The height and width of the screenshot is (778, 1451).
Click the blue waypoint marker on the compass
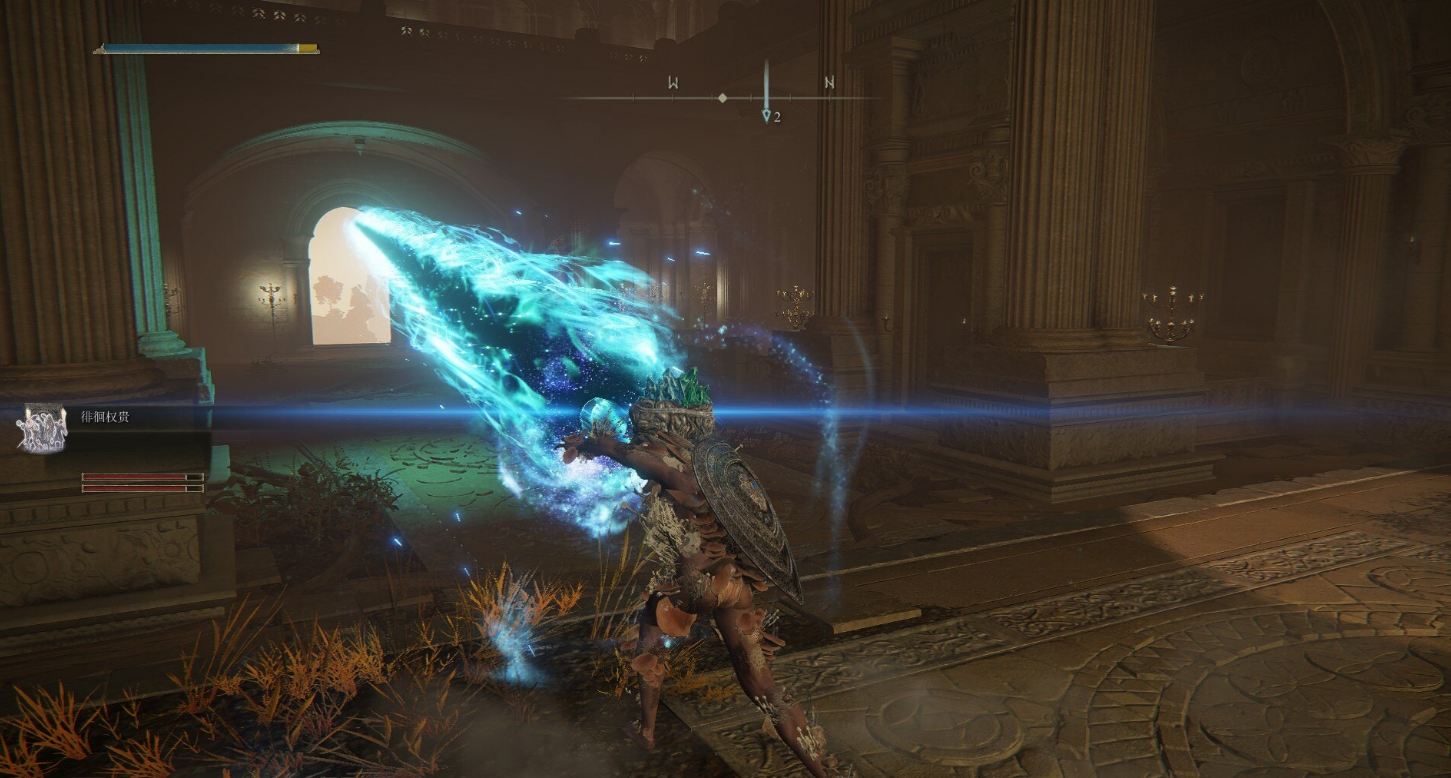(766, 114)
